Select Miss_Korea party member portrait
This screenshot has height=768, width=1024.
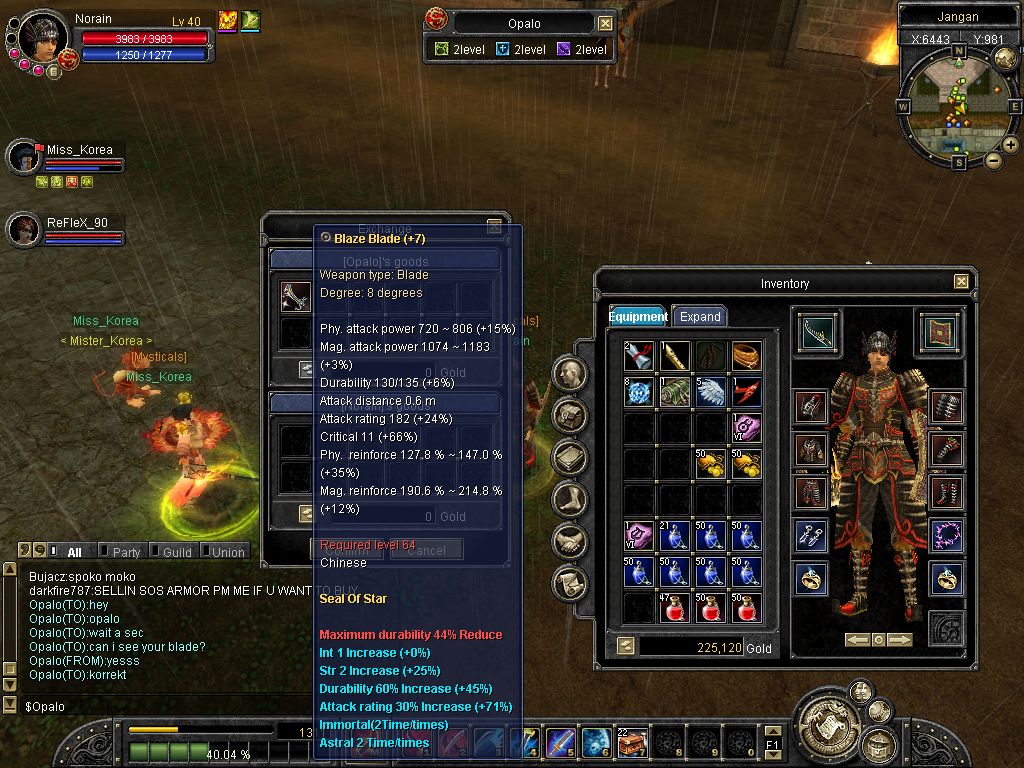point(22,157)
